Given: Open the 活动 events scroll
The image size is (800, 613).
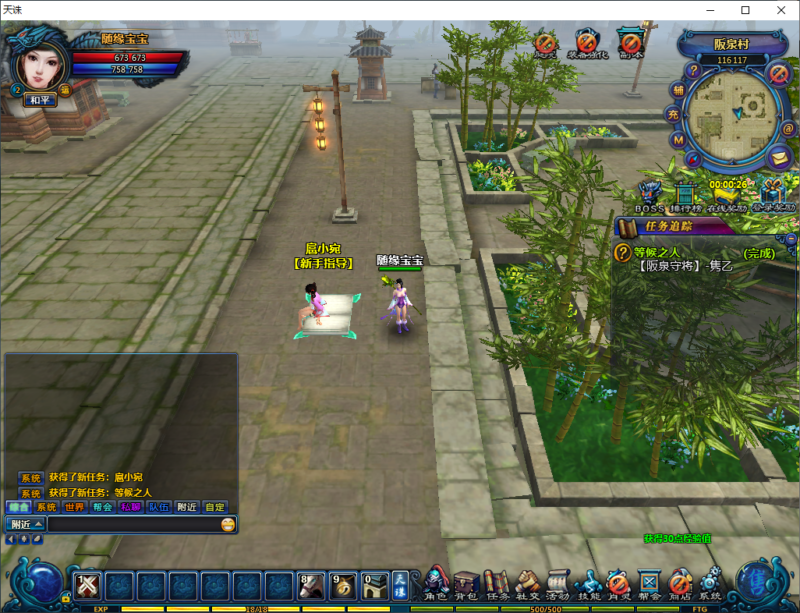Looking at the screenshot, I should click(558, 582).
